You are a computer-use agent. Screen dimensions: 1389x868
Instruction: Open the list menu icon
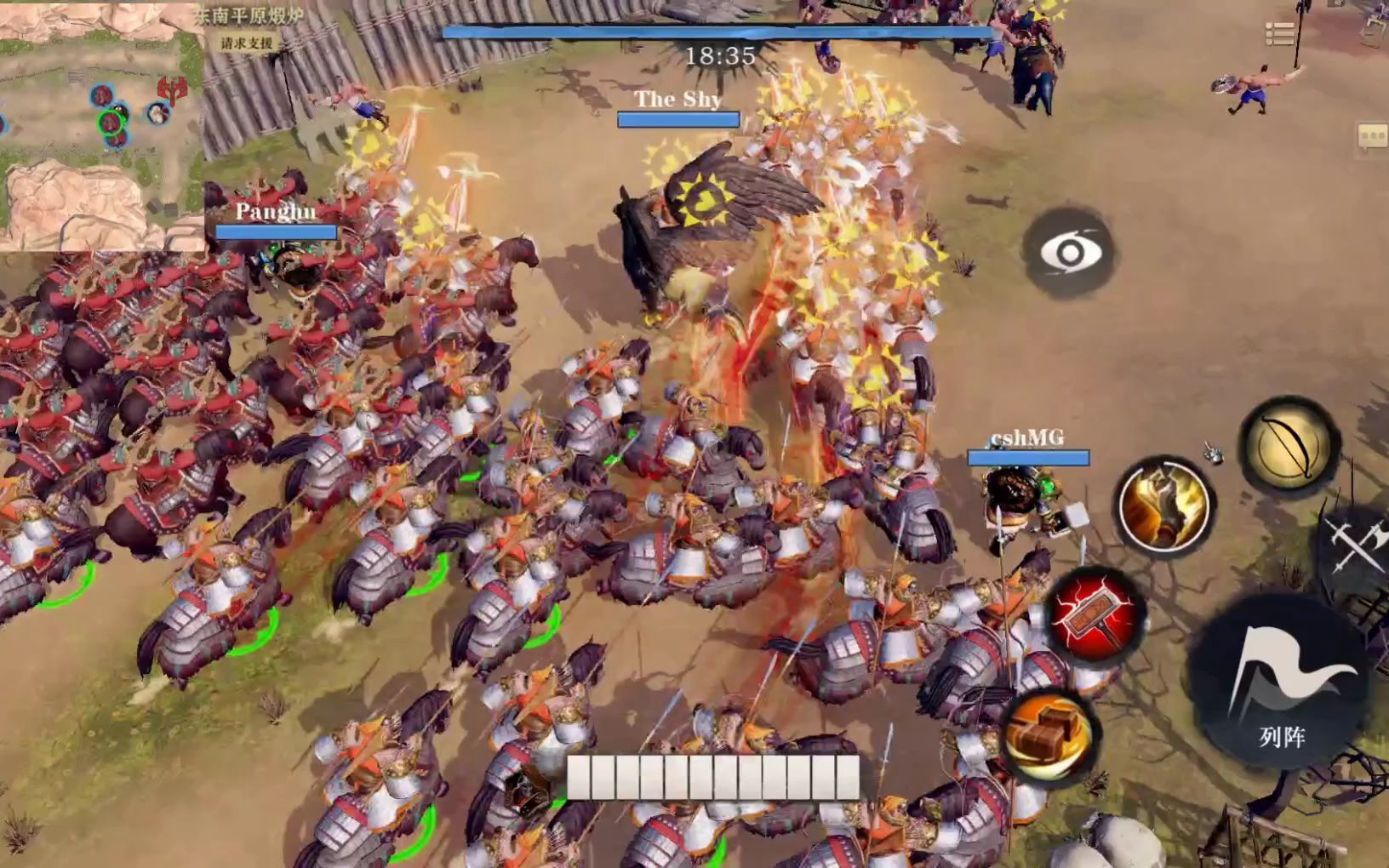click(x=1279, y=33)
